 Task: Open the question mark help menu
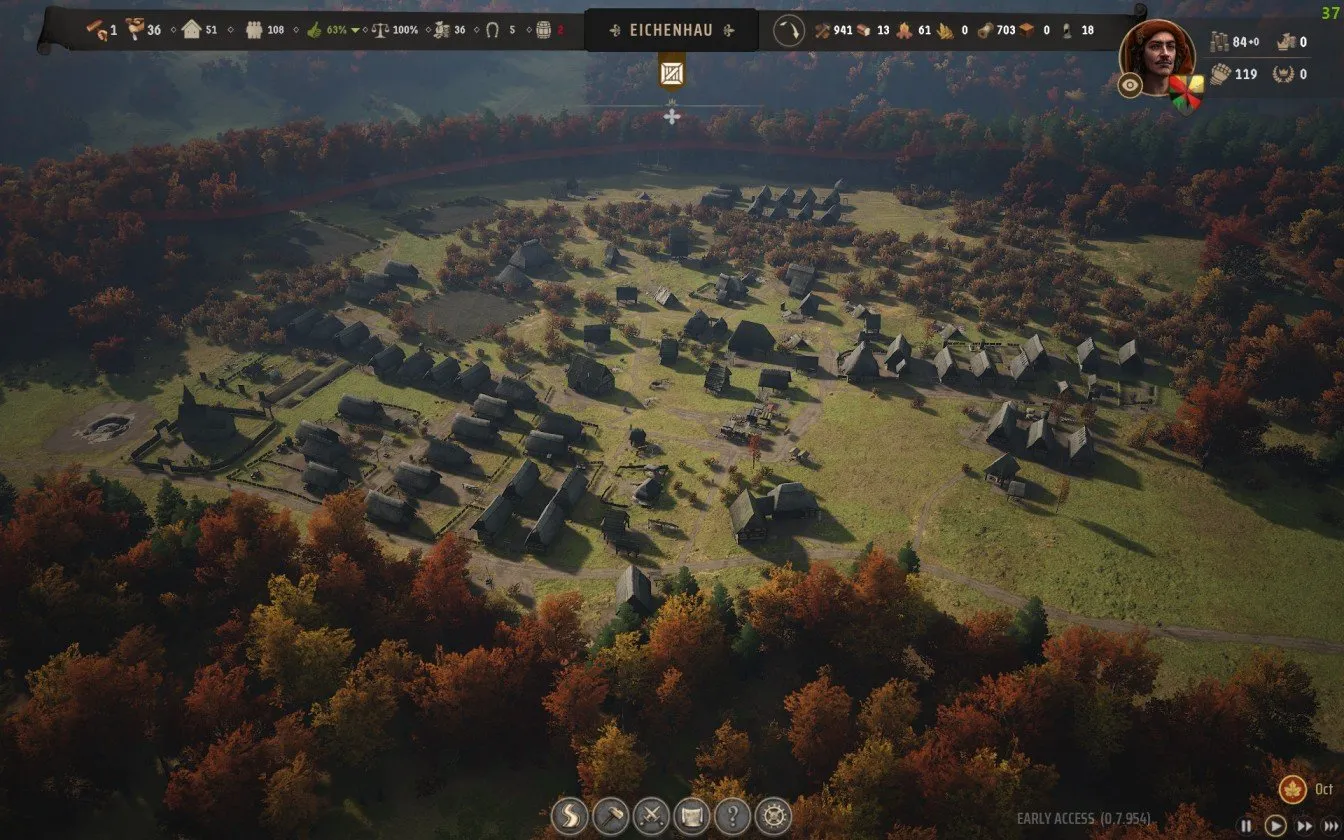(733, 816)
